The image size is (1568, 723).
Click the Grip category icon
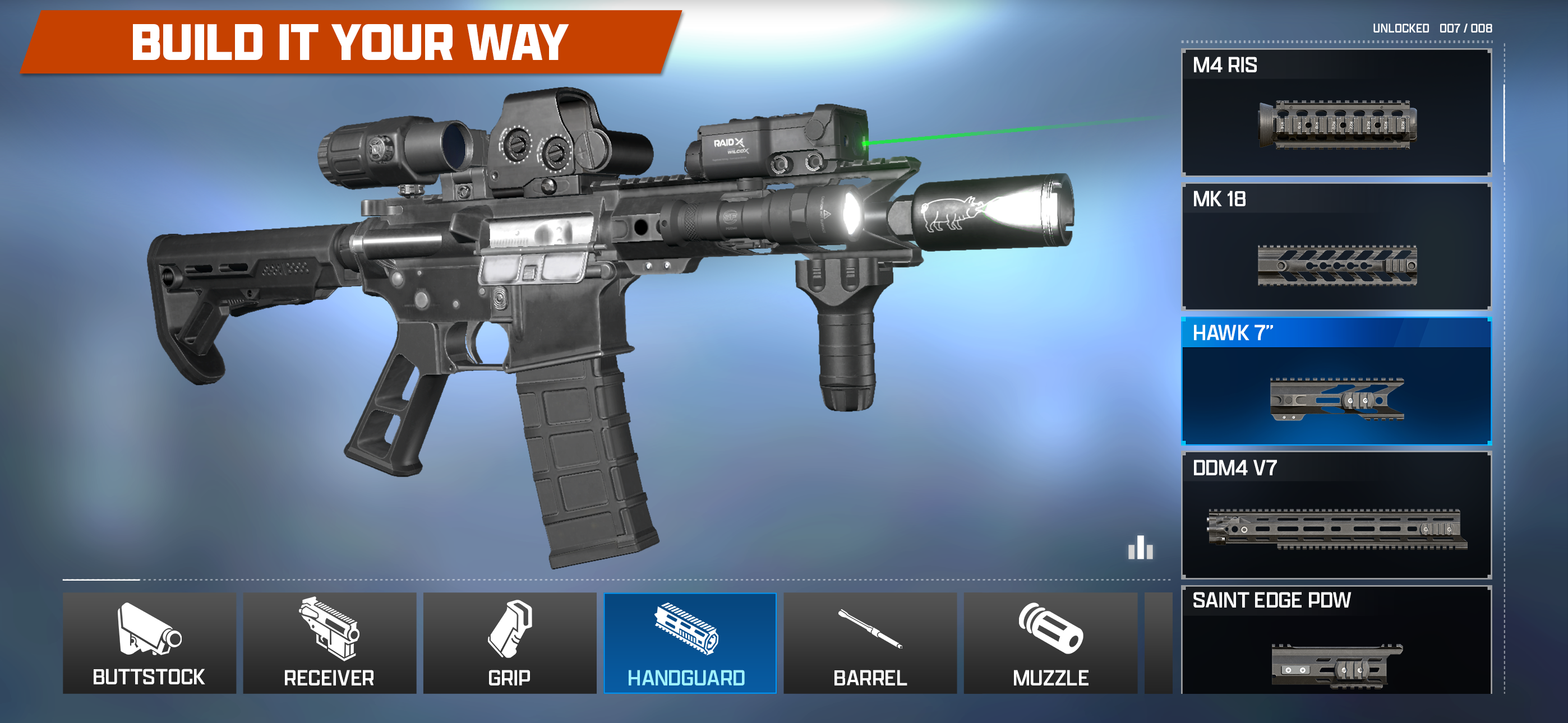click(x=509, y=642)
